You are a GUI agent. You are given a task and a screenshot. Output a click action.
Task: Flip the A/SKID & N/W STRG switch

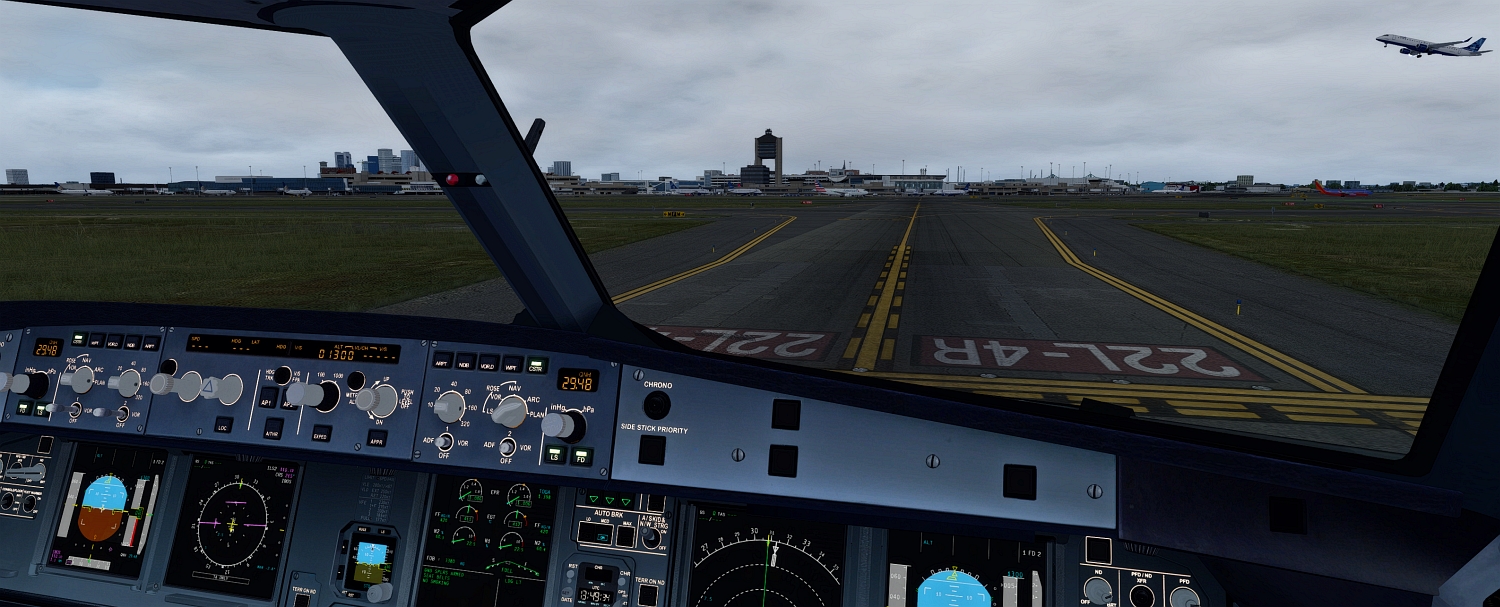[x=652, y=538]
